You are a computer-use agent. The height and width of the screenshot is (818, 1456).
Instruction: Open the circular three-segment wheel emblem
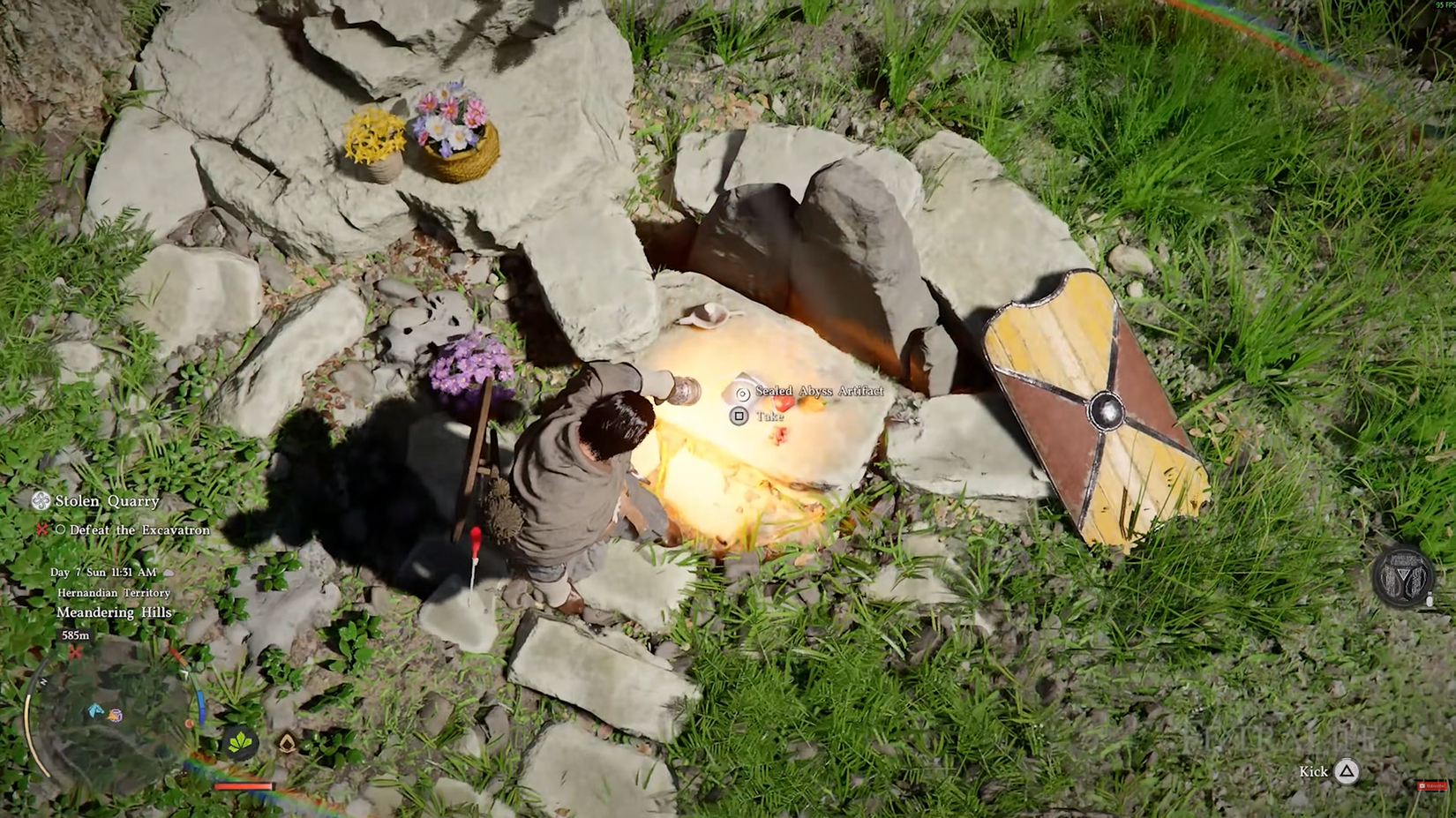(1401, 576)
